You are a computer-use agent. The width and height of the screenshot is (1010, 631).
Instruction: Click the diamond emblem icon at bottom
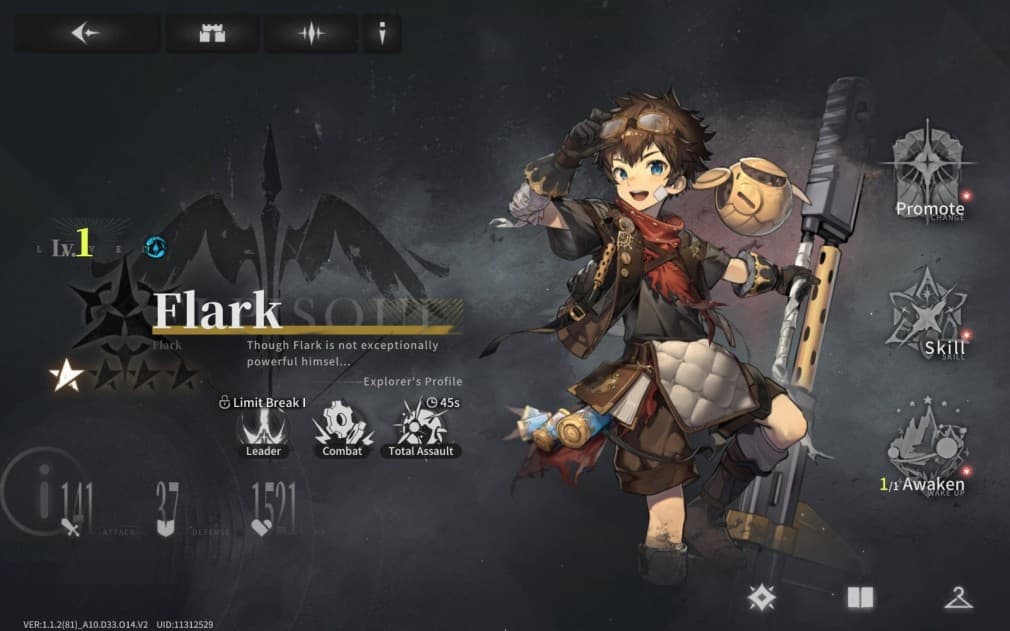[x=762, y=598]
